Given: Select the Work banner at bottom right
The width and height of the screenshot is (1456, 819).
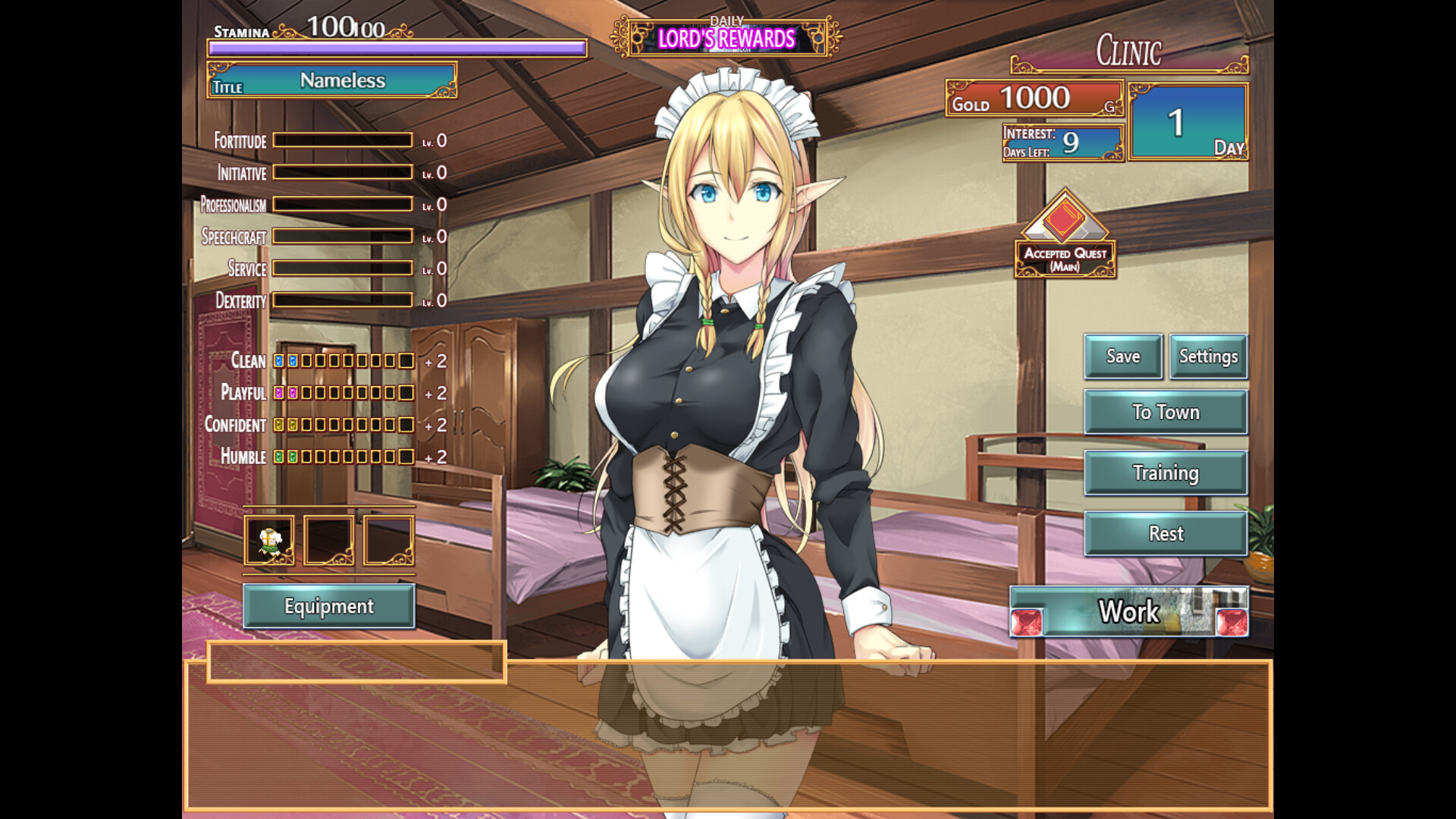Looking at the screenshot, I should [1128, 612].
